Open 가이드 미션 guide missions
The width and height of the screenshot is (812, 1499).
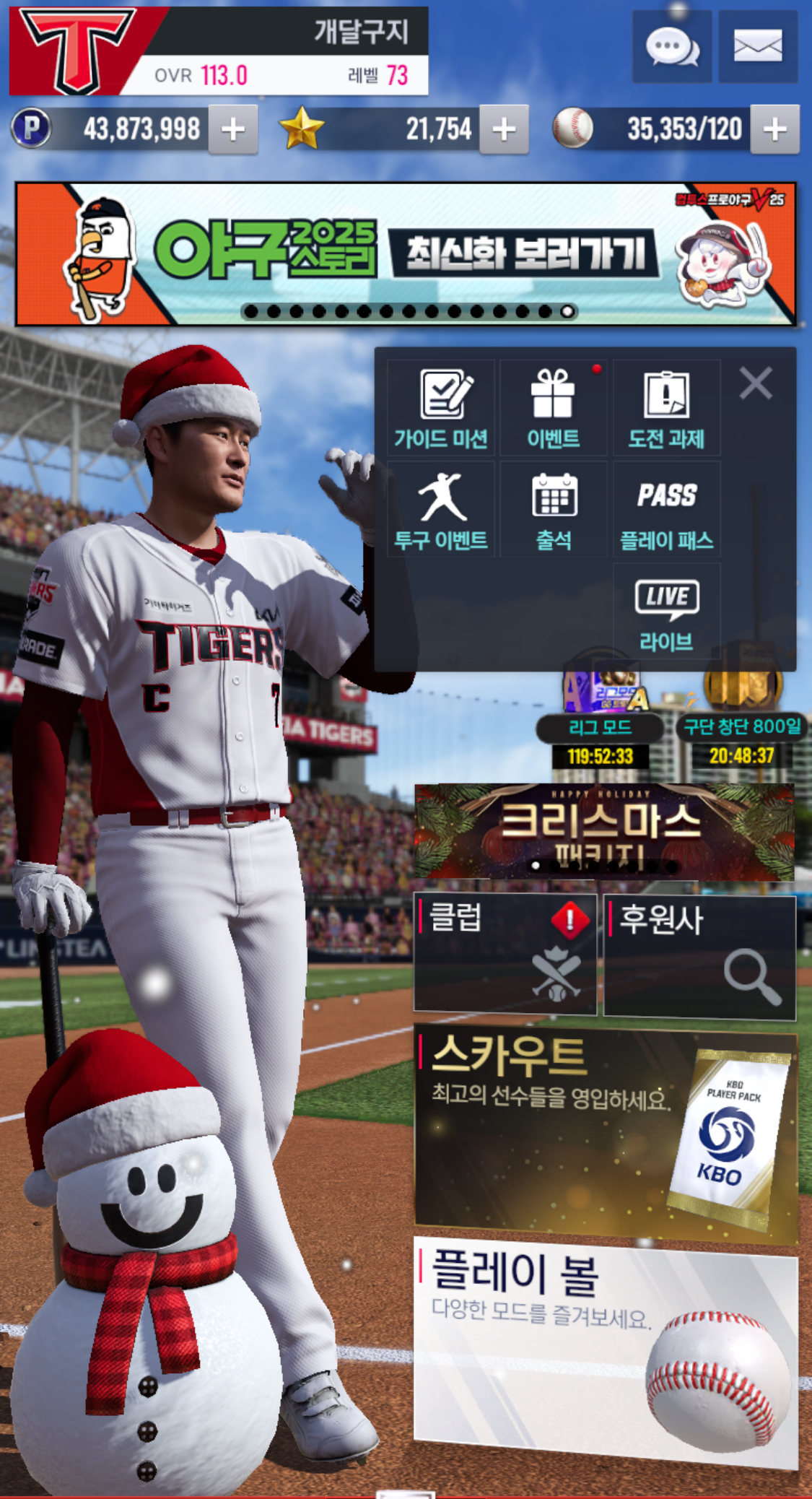pos(441,409)
